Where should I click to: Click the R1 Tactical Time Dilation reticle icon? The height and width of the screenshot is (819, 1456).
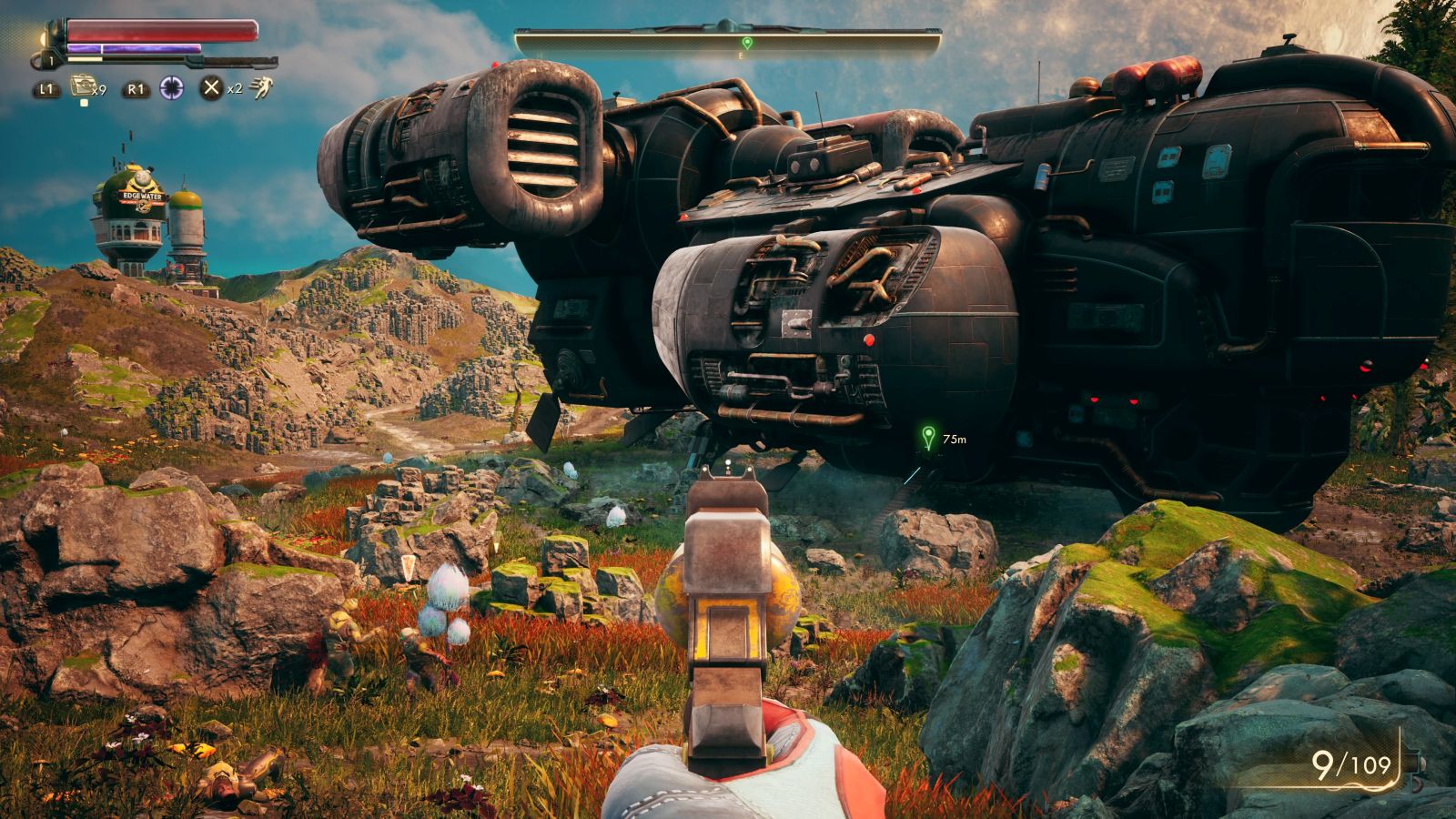[x=172, y=87]
